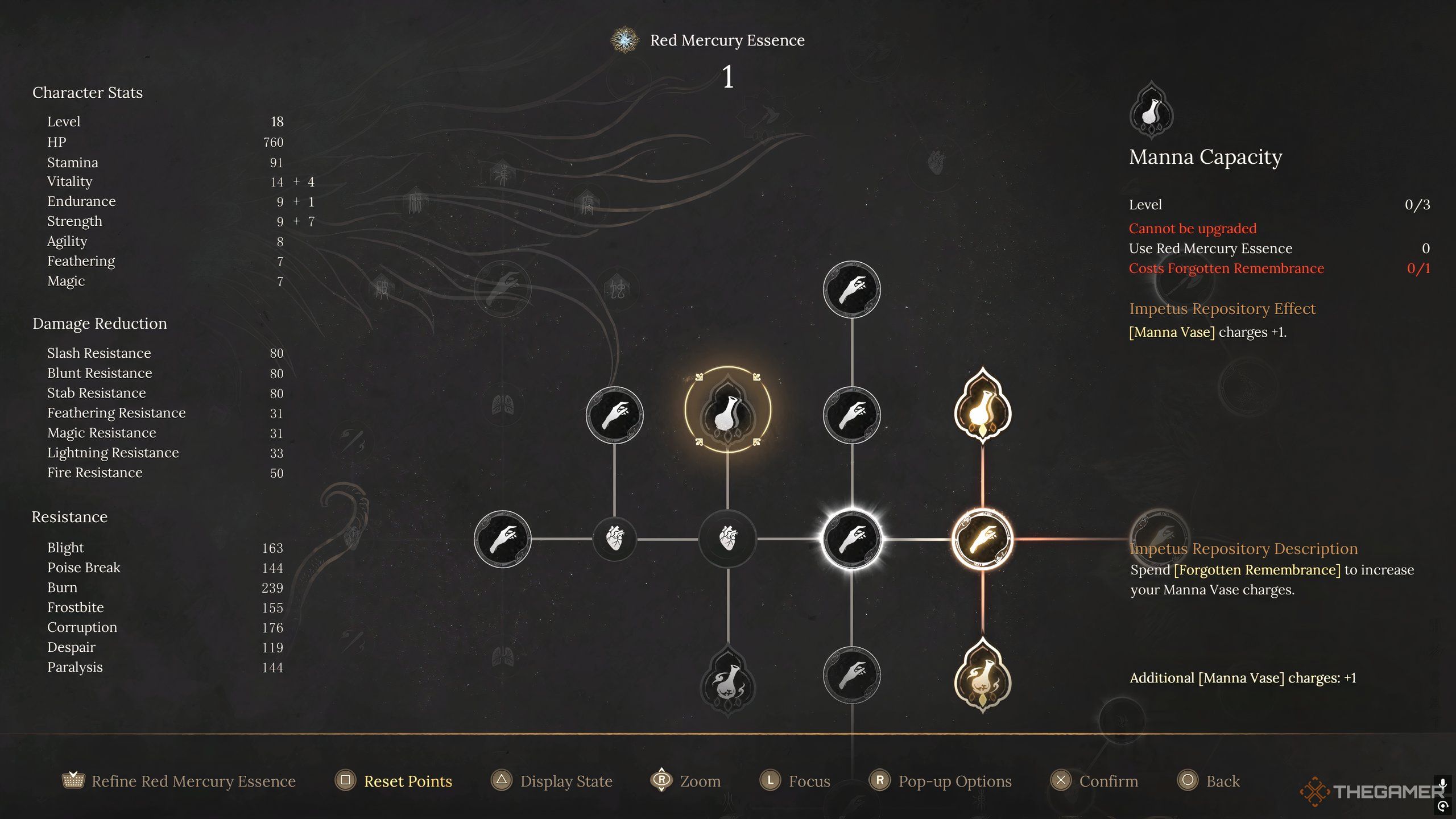This screenshot has height=819, width=1456.
Task: Choose the golden vase node without flames
Action: [x=982, y=406]
